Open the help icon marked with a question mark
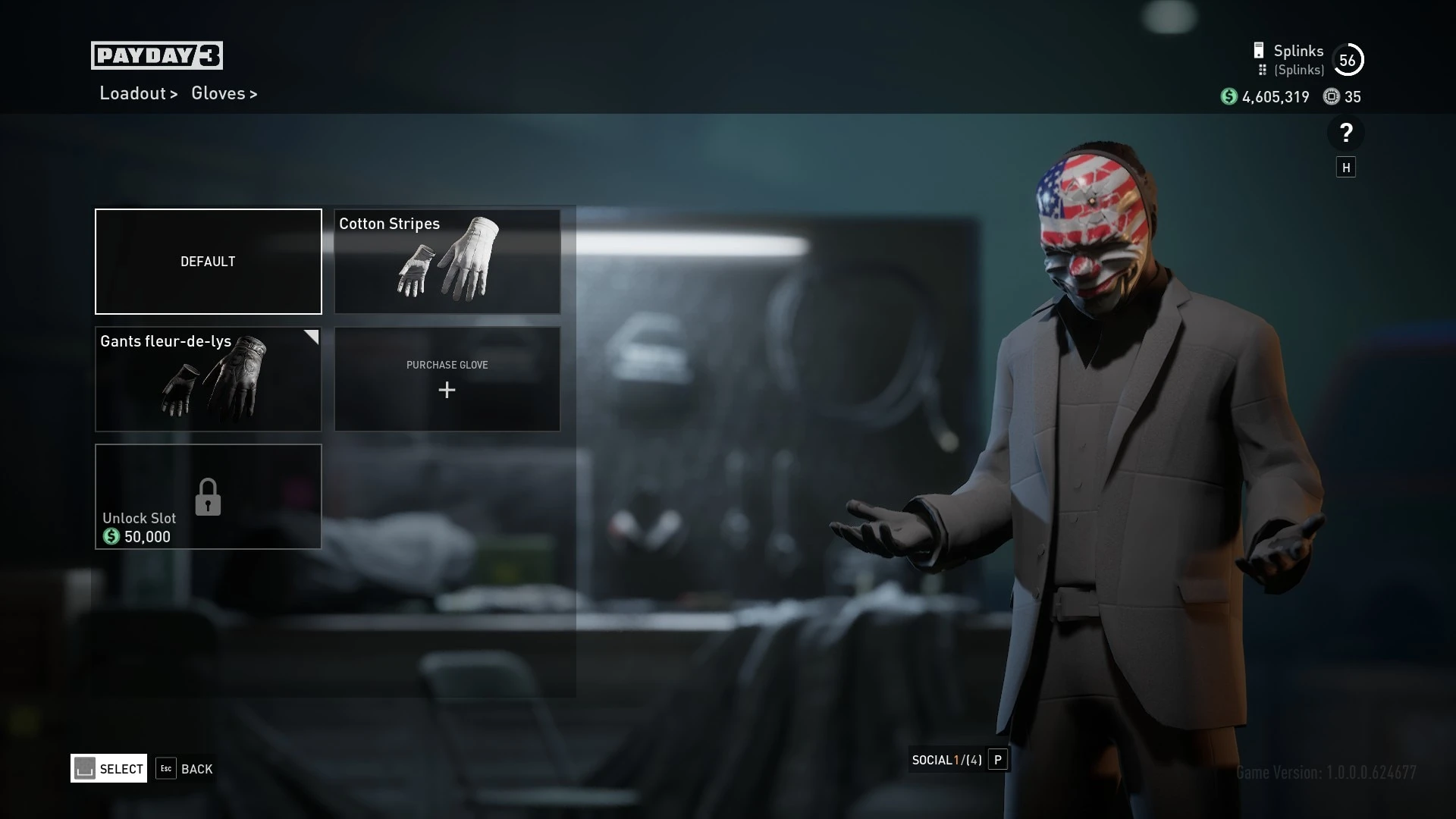The image size is (1456, 819). tap(1347, 133)
